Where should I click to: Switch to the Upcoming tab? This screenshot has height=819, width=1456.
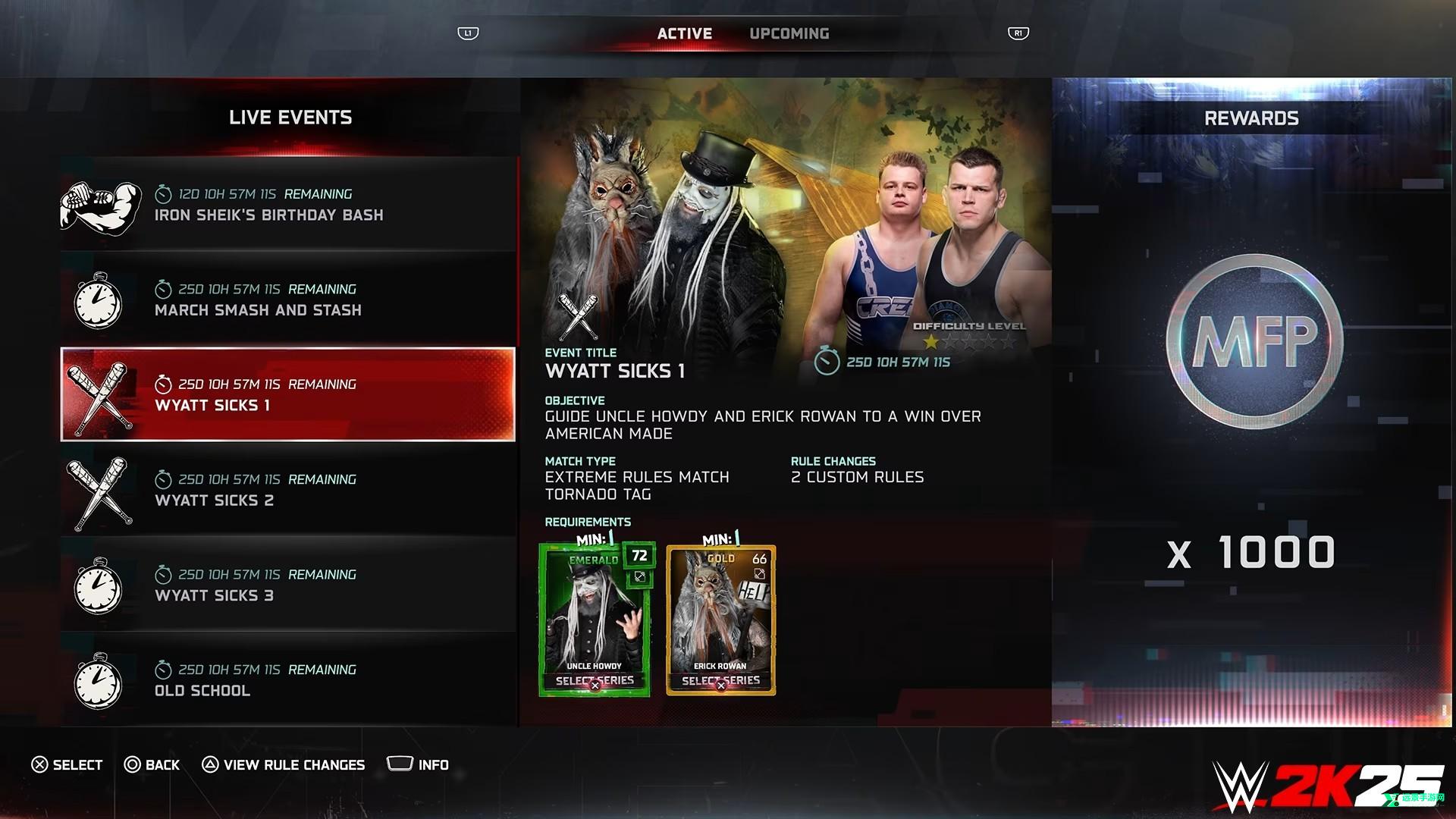tap(789, 33)
